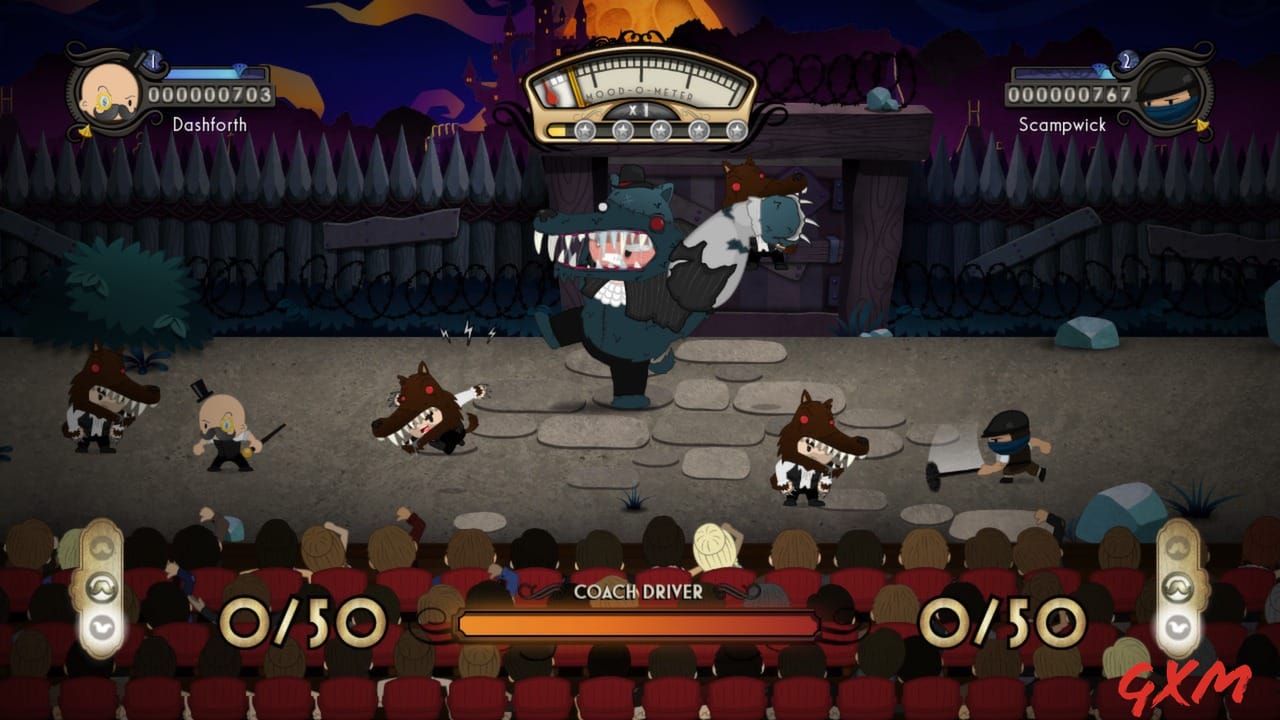Click the gem icon on Scampwick's health bar
1280x720 pixels.
pyautogui.click(x=1100, y=67)
